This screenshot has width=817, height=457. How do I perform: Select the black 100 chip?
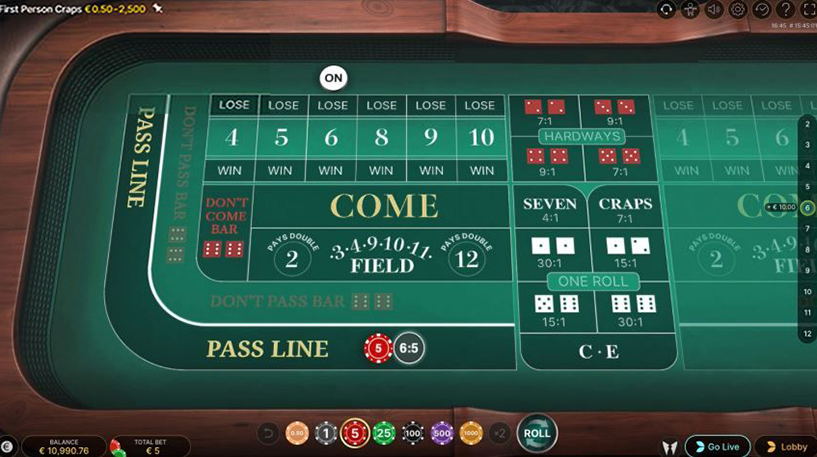[413, 433]
